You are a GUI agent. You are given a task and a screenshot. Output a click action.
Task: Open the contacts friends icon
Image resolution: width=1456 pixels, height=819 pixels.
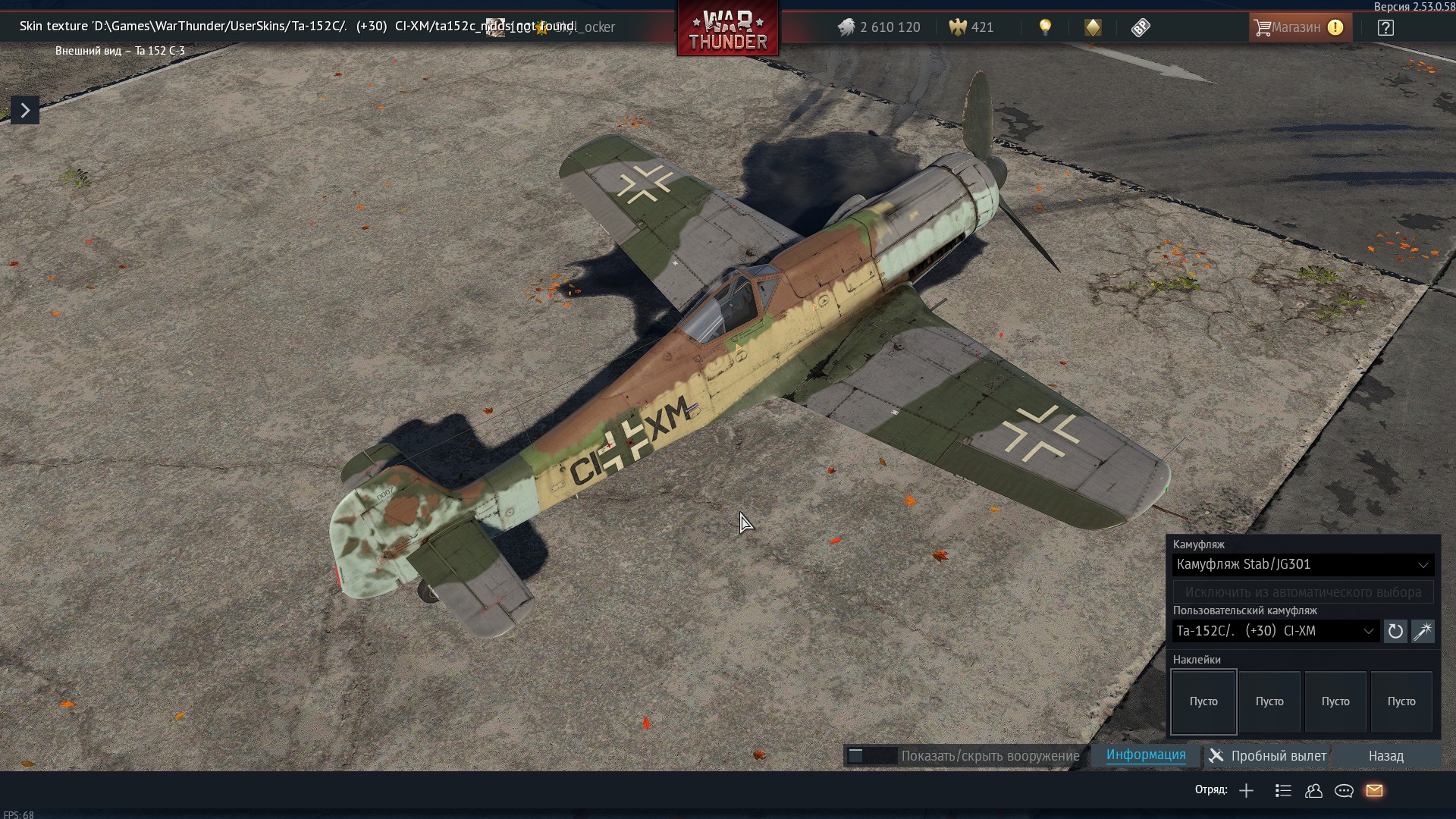pyautogui.click(x=1313, y=791)
